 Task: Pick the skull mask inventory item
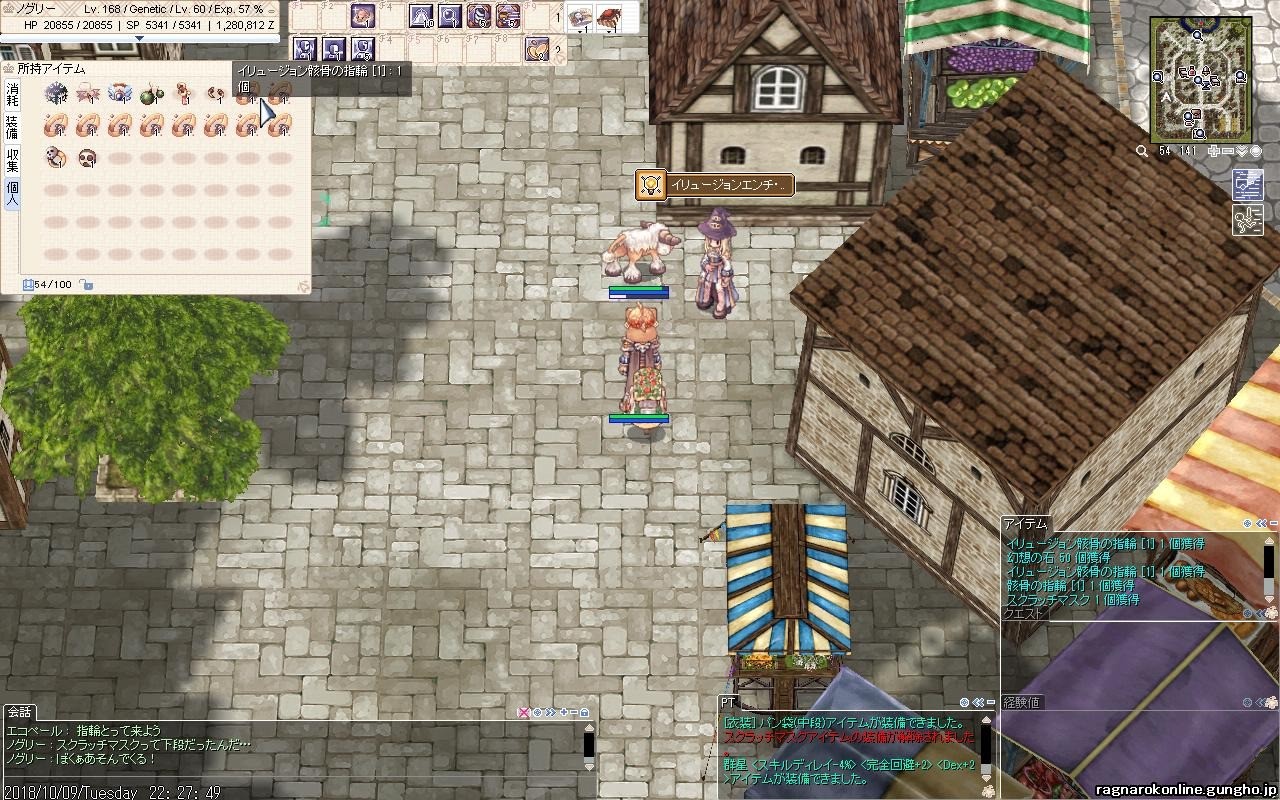point(88,158)
